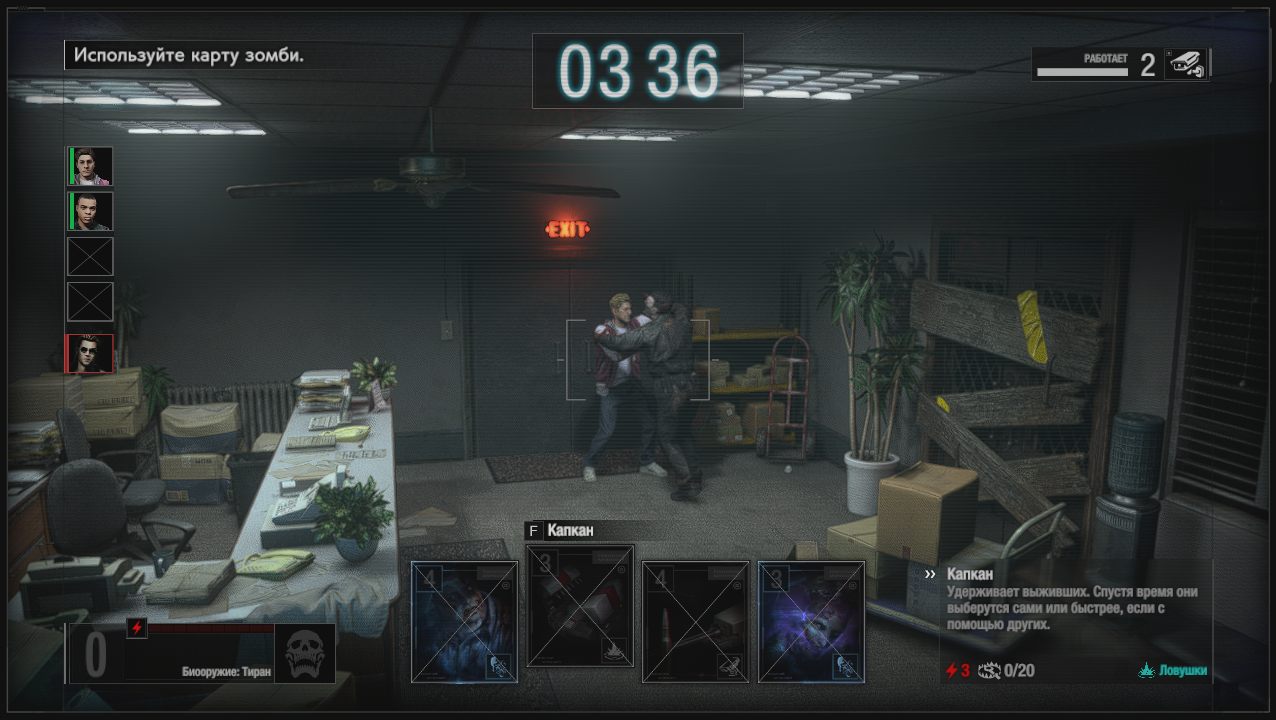Pick the bullet weapon card costing 4
The height and width of the screenshot is (720, 1276).
[x=695, y=621]
